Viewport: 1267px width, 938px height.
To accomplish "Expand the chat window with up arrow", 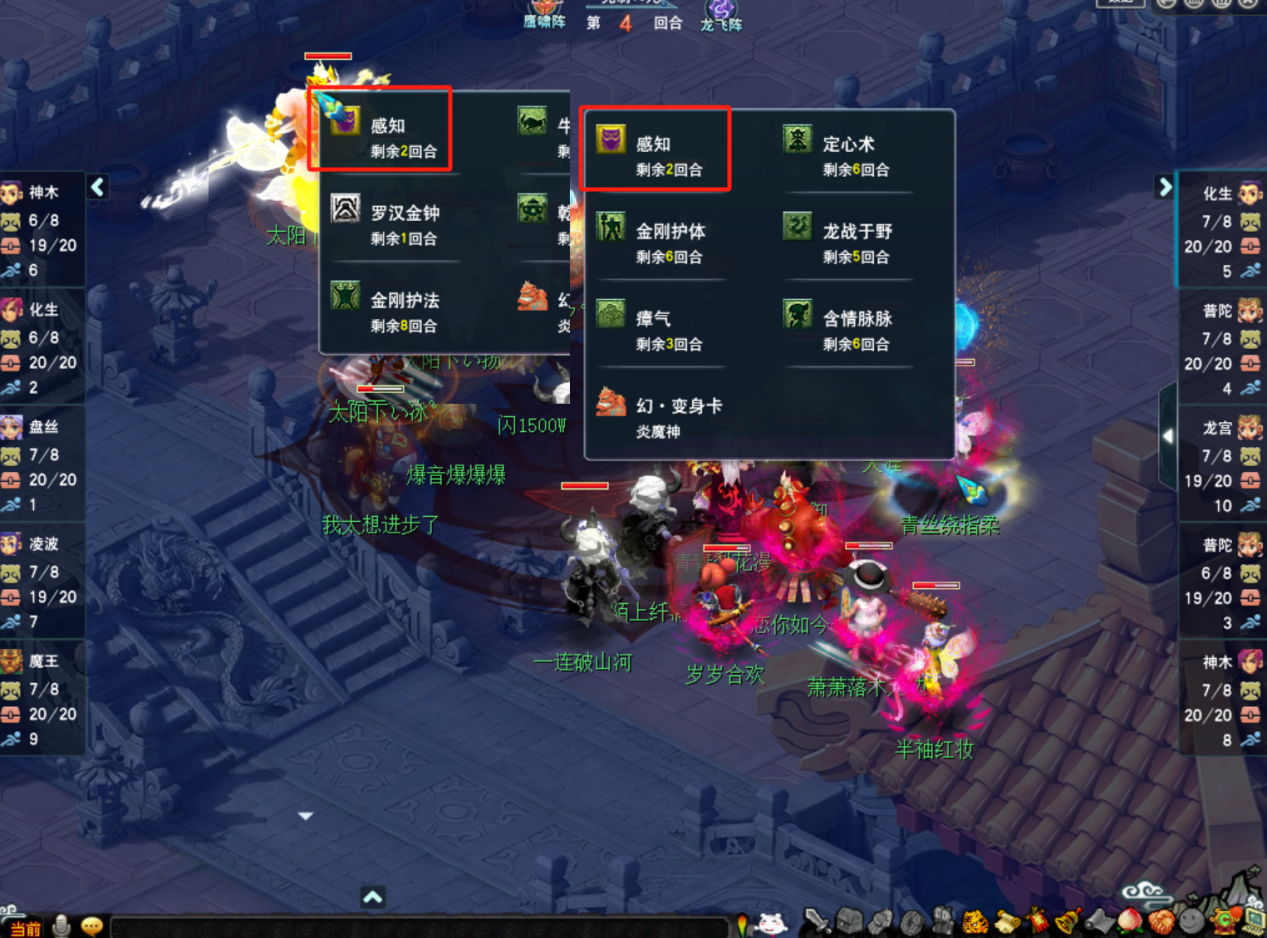I will [x=372, y=897].
